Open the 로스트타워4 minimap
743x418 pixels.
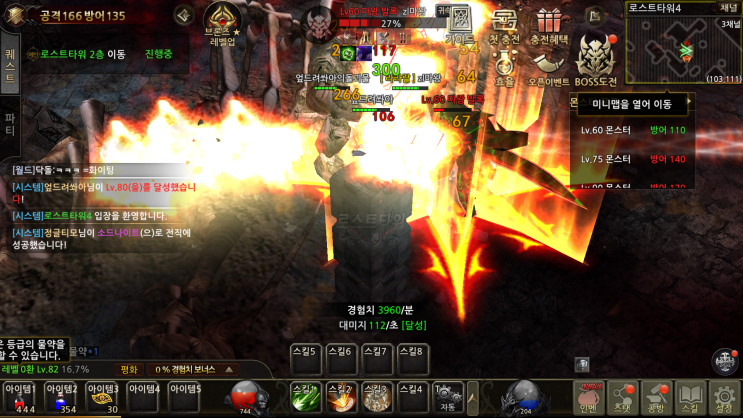pos(683,46)
